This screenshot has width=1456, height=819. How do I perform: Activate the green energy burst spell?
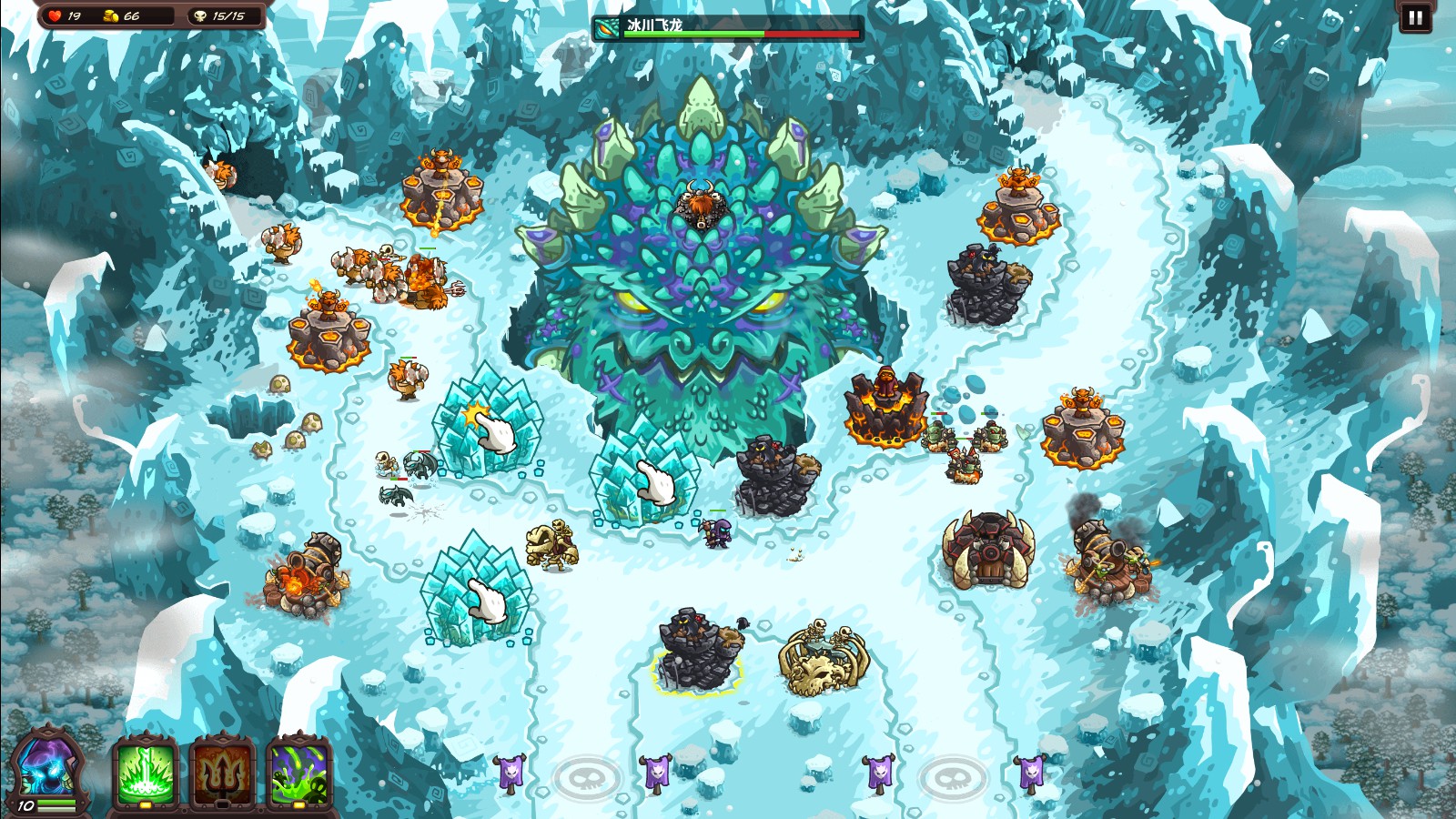[146, 772]
